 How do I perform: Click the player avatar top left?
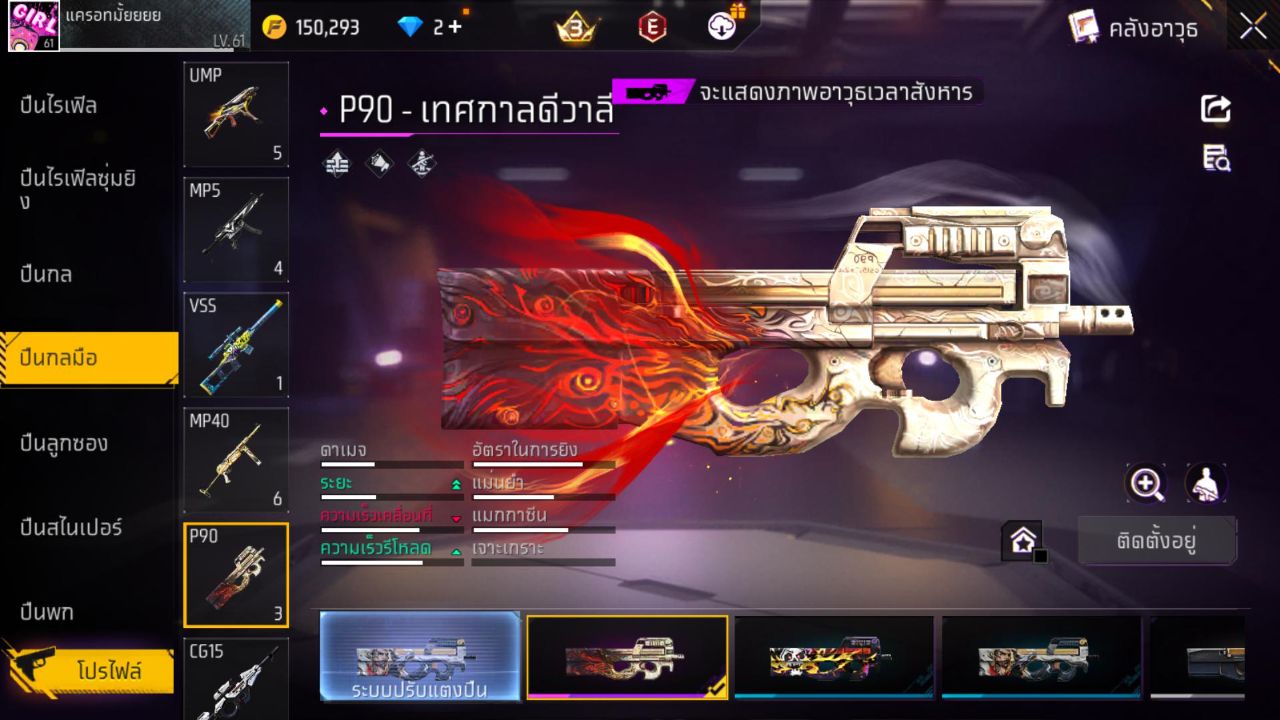[x=33, y=27]
